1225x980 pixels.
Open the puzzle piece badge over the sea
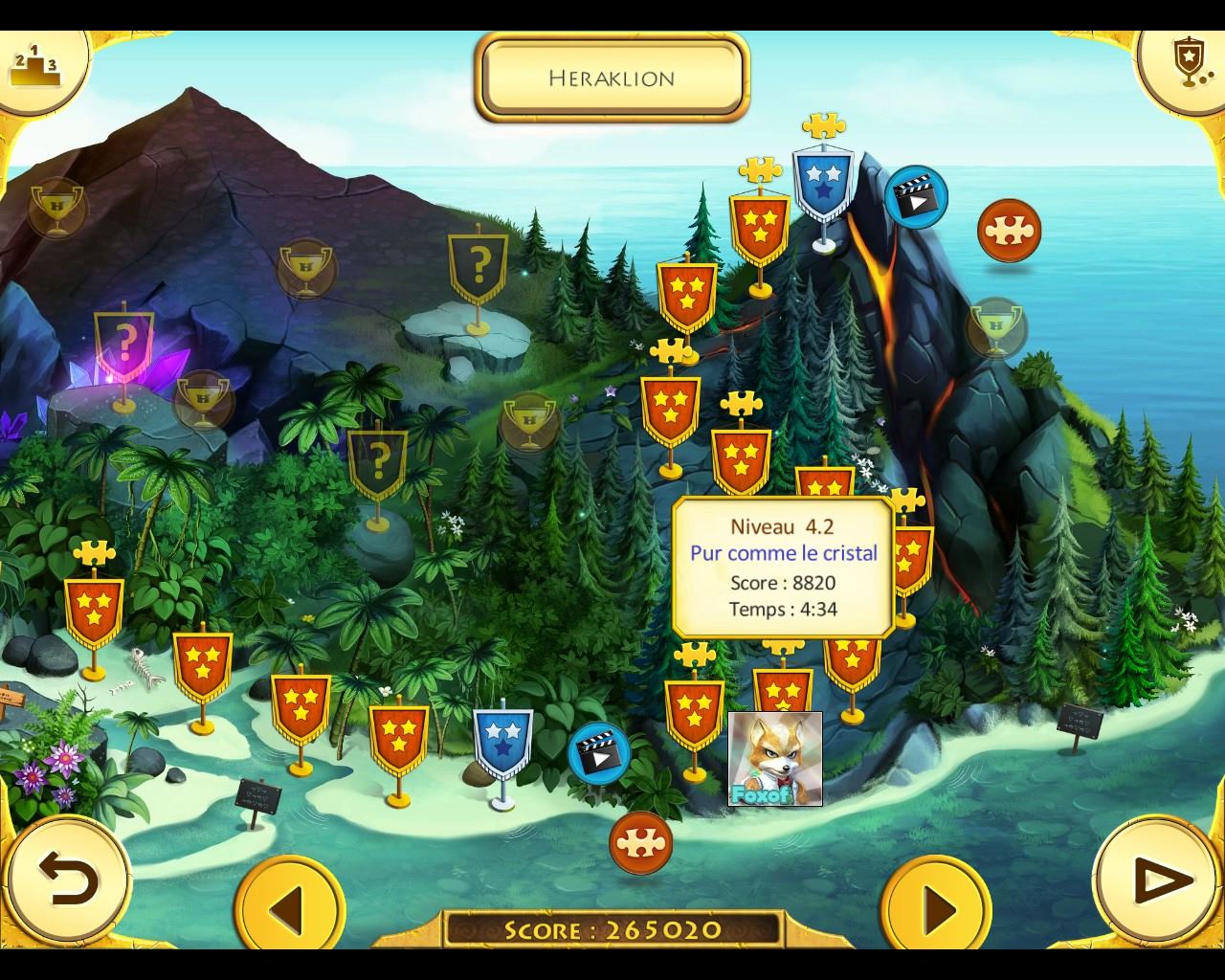pyautogui.click(x=1009, y=231)
